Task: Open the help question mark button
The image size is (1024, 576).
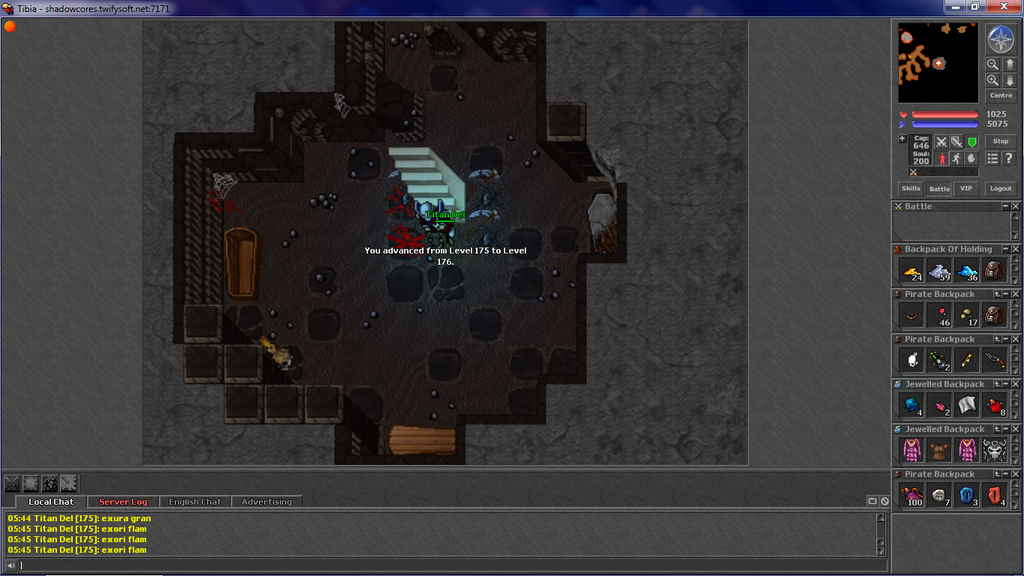Action: pos(1008,158)
